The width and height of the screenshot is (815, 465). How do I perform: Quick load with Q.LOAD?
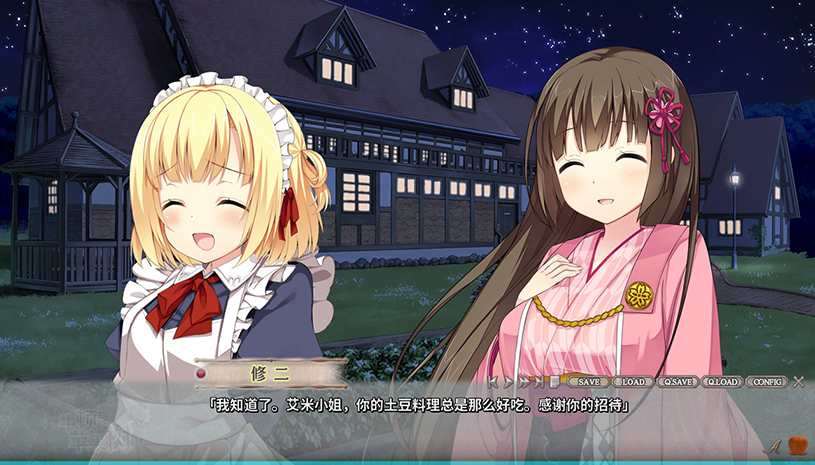coord(723,381)
